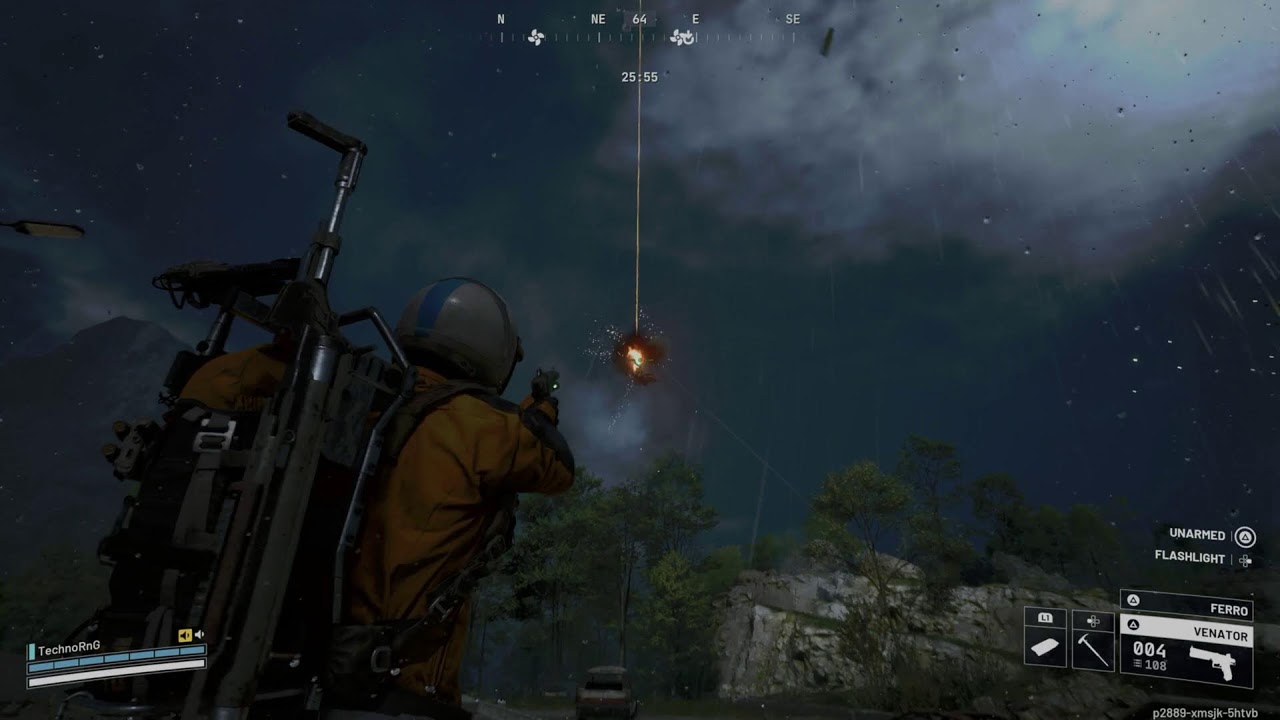
Task: Click the white speaker icon by TechnoRnG
Action: click(199, 635)
